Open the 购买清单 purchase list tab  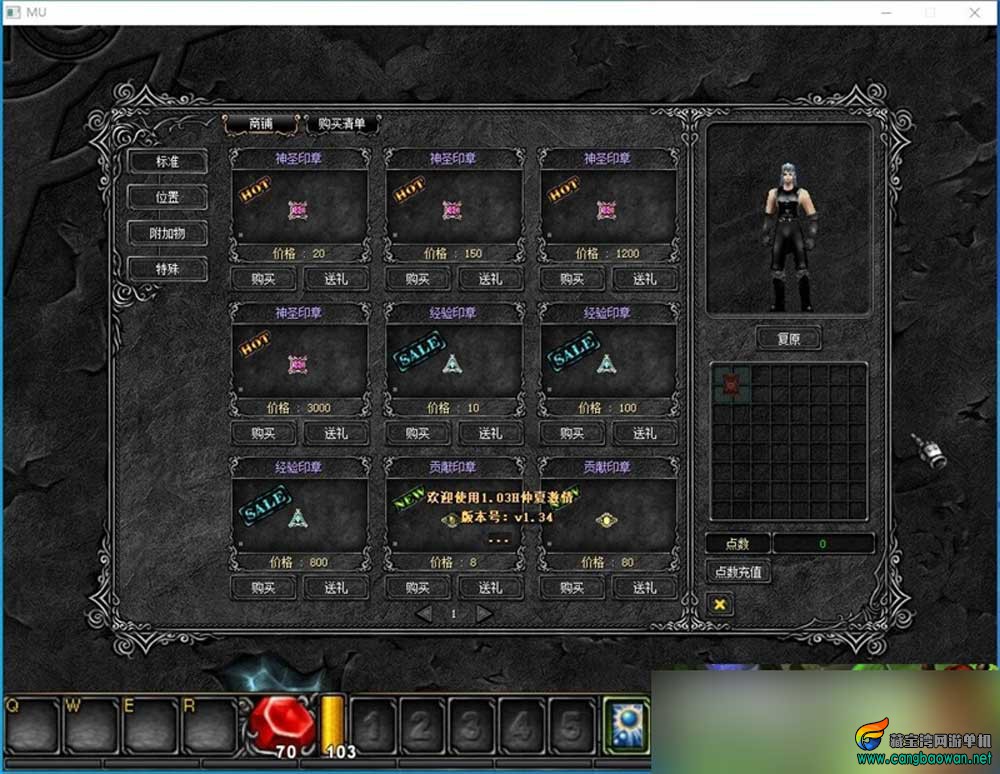[342, 124]
